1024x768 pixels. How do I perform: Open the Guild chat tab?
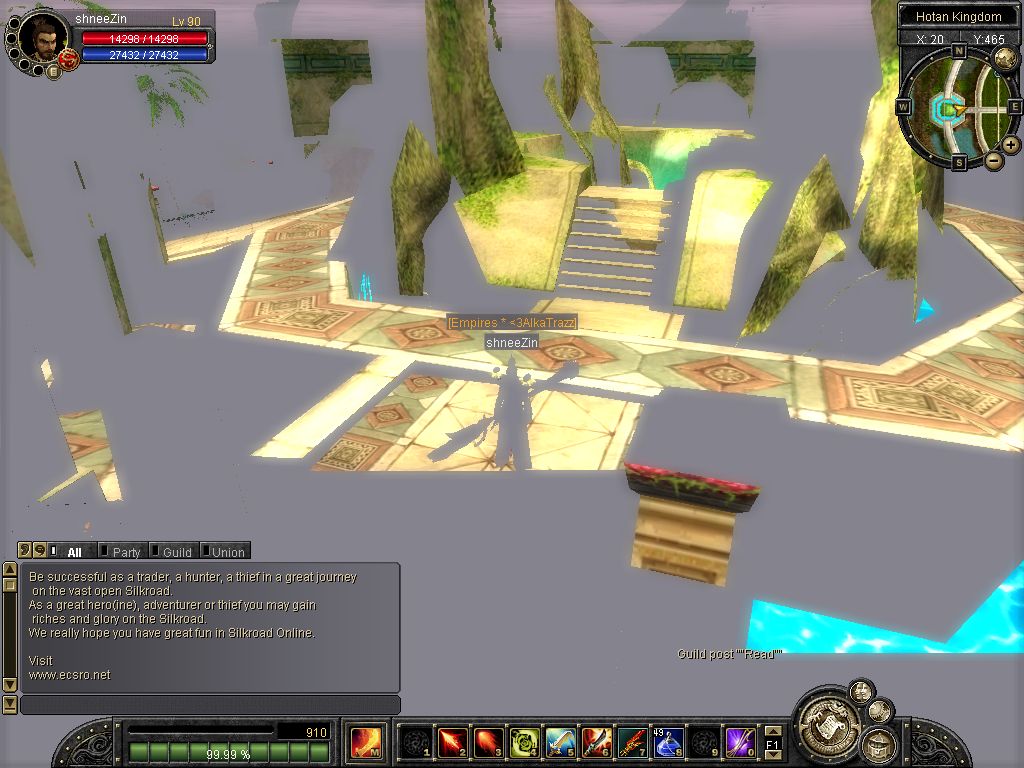pos(176,551)
